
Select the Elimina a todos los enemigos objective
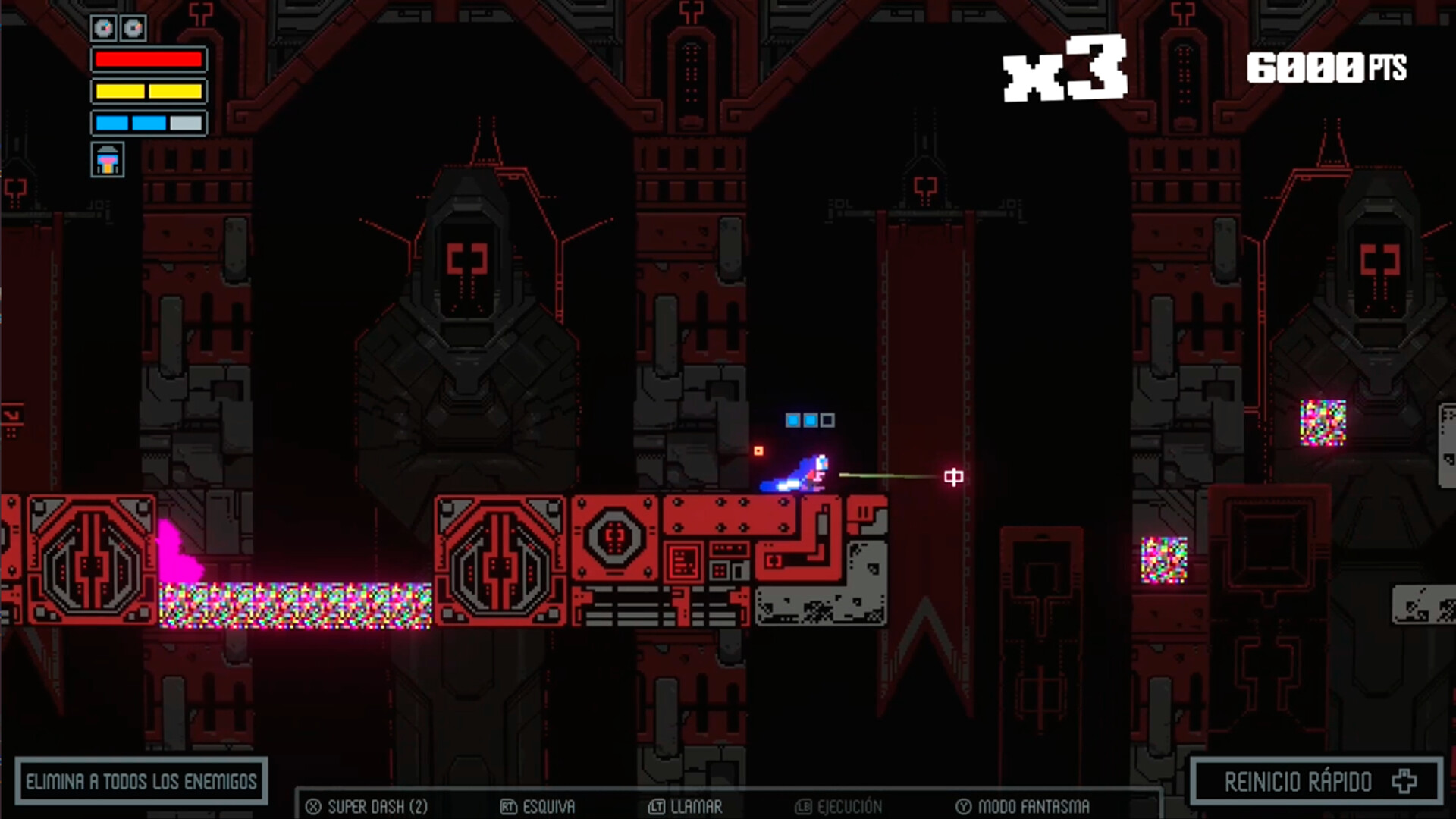142,781
